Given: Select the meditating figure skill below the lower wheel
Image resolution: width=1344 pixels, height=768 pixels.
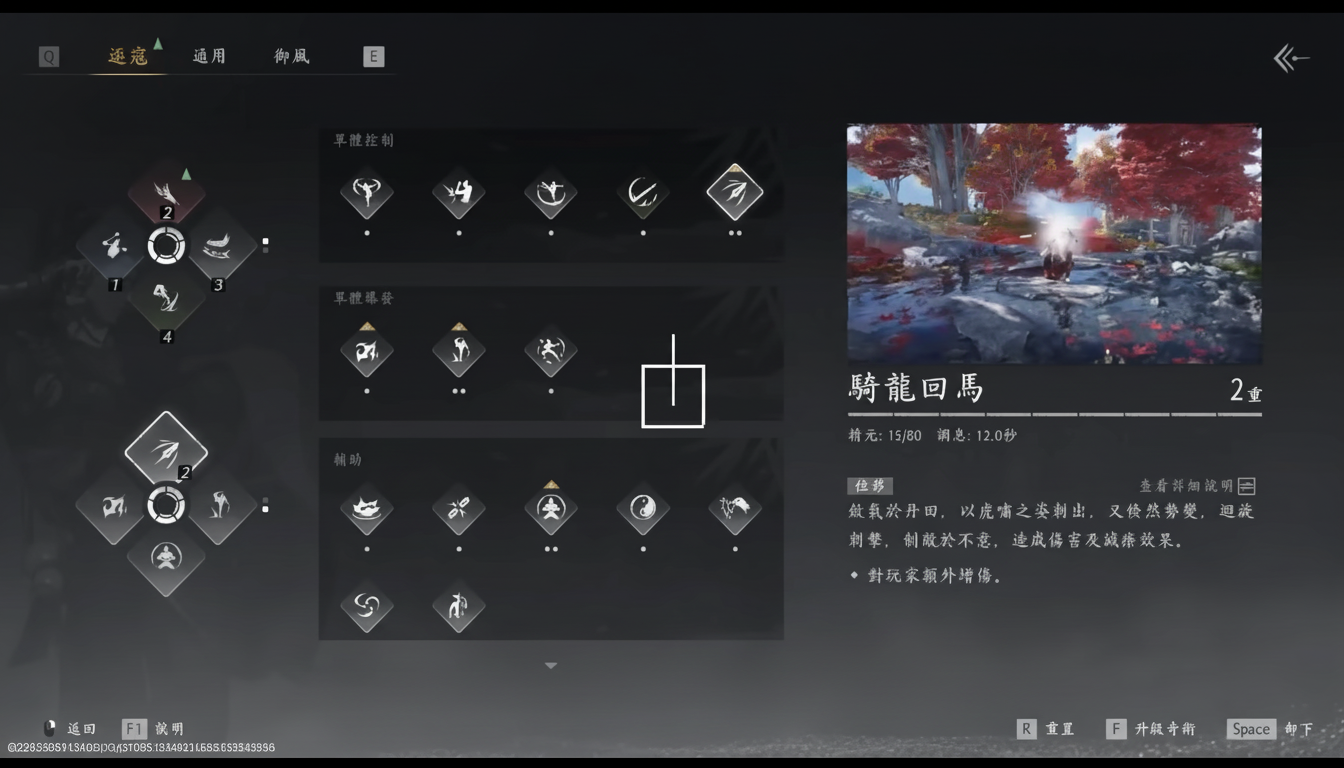Looking at the screenshot, I should click(x=166, y=562).
